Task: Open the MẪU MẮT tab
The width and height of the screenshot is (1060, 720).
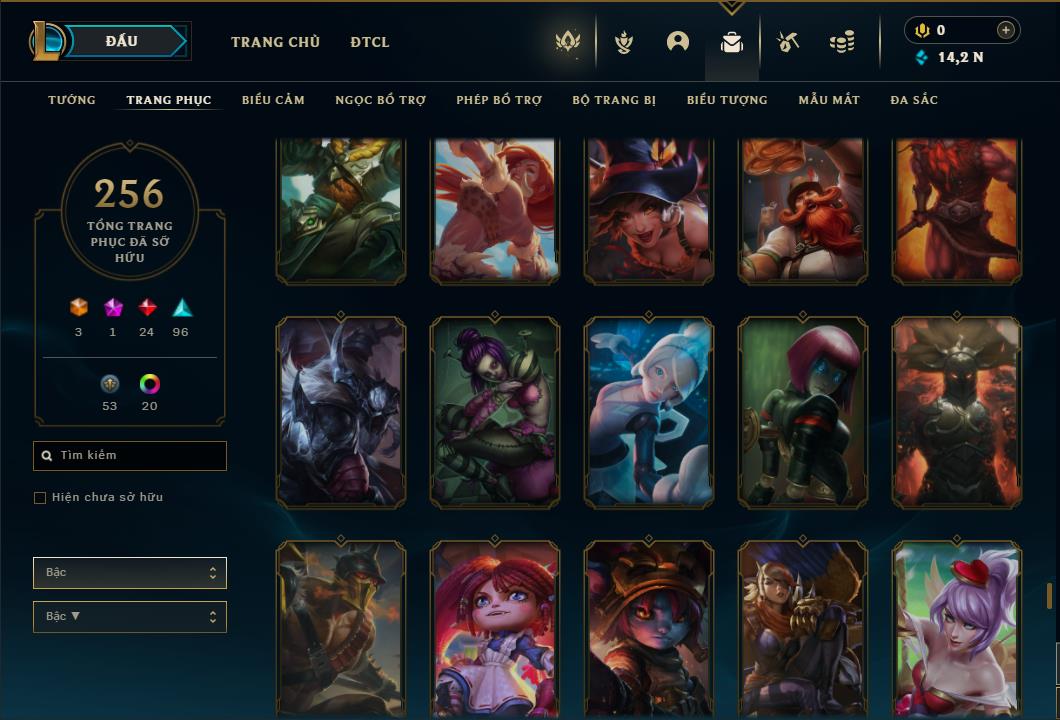Action: [829, 100]
